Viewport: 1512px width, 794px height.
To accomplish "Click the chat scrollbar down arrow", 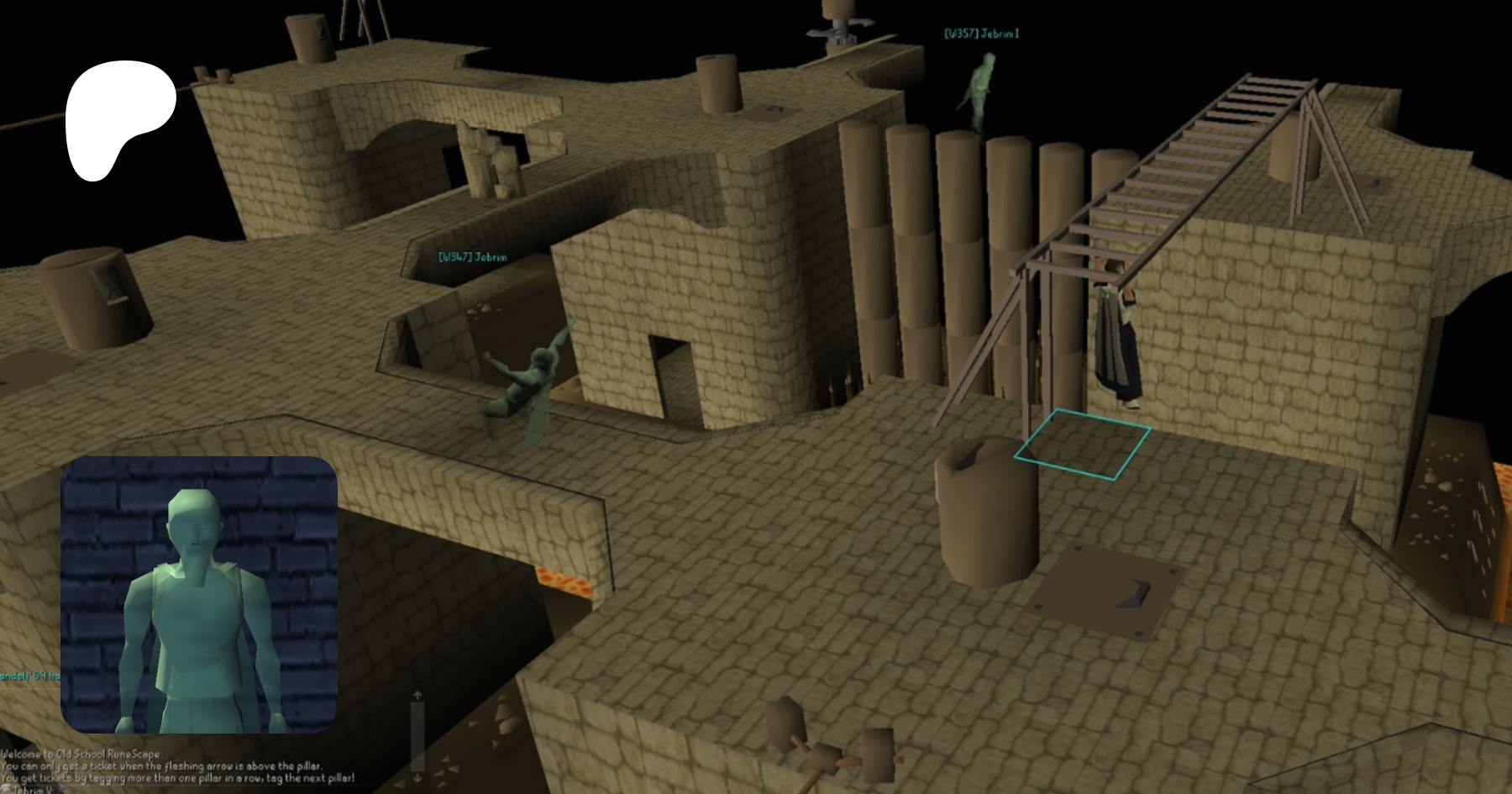I will [x=417, y=777].
